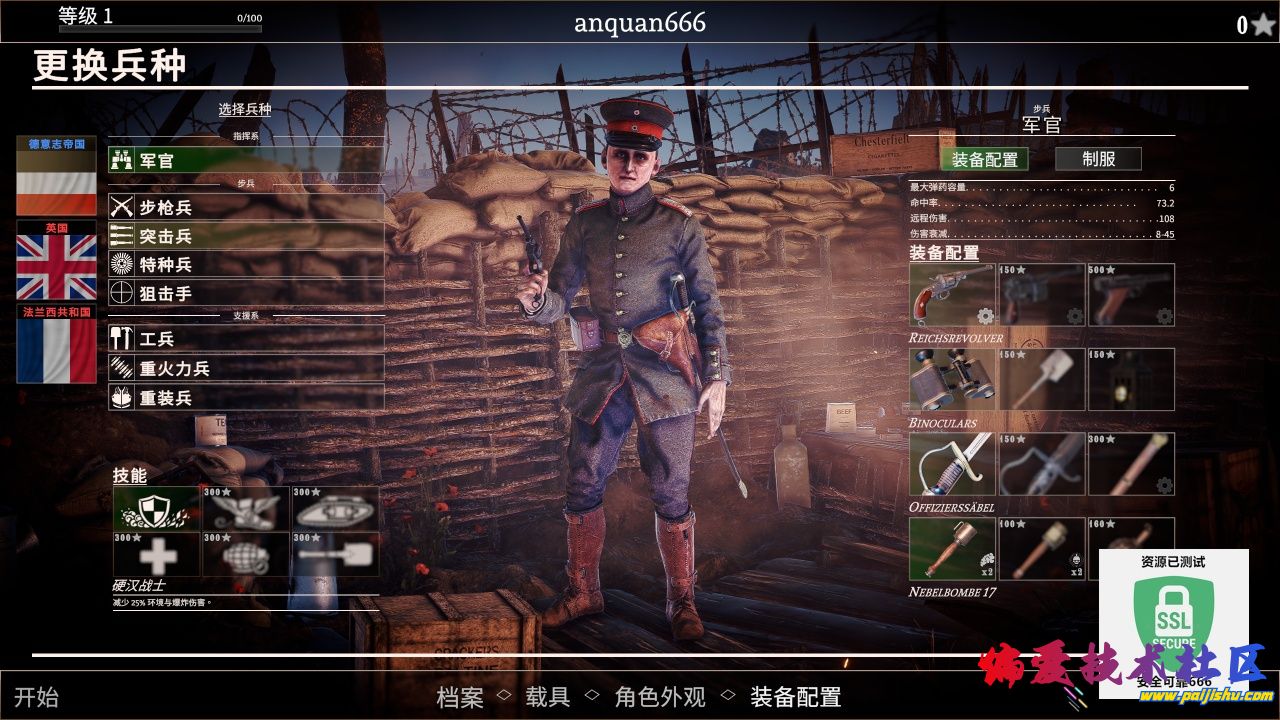Select the 工兵 engineer class

coord(246,339)
